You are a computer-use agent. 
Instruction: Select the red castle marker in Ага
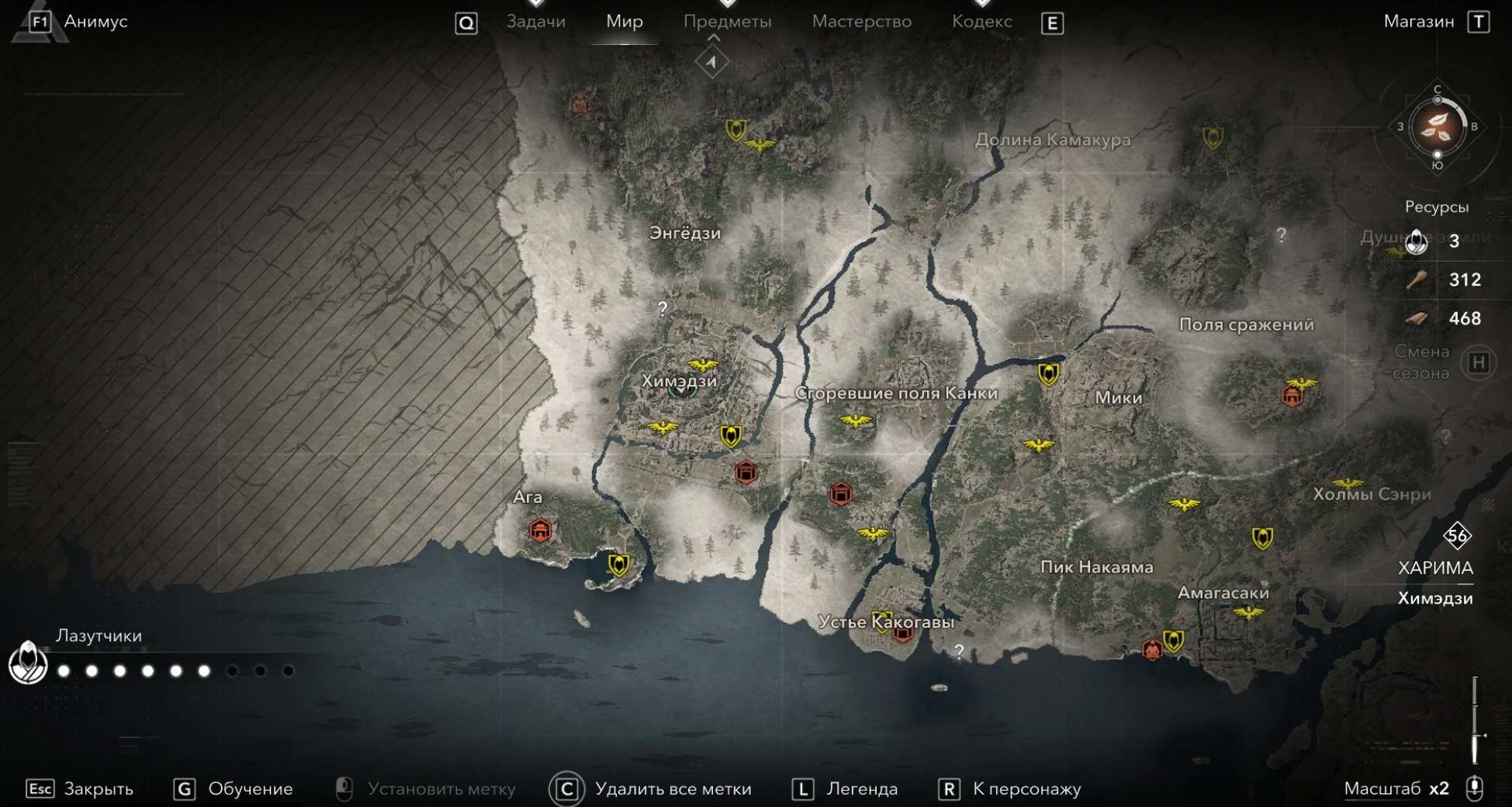pos(540,531)
